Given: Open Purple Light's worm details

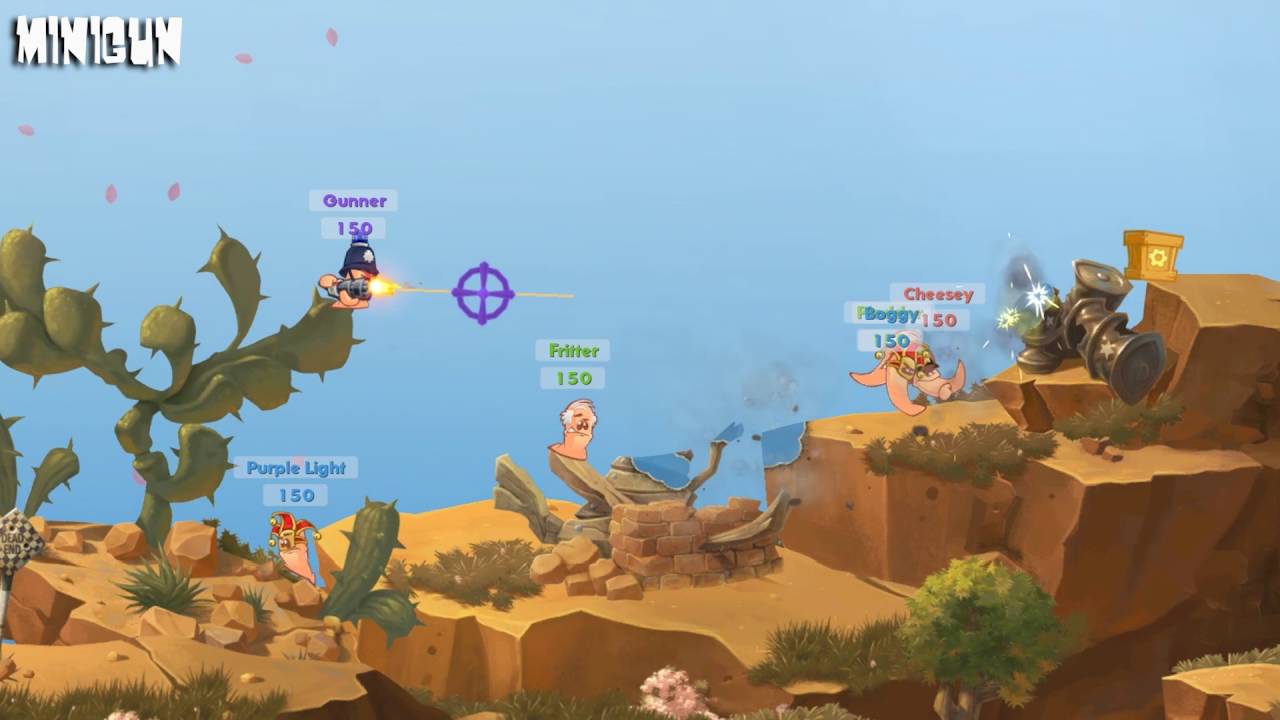Looking at the screenshot, I should pyautogui.click(x=298, y=467).
